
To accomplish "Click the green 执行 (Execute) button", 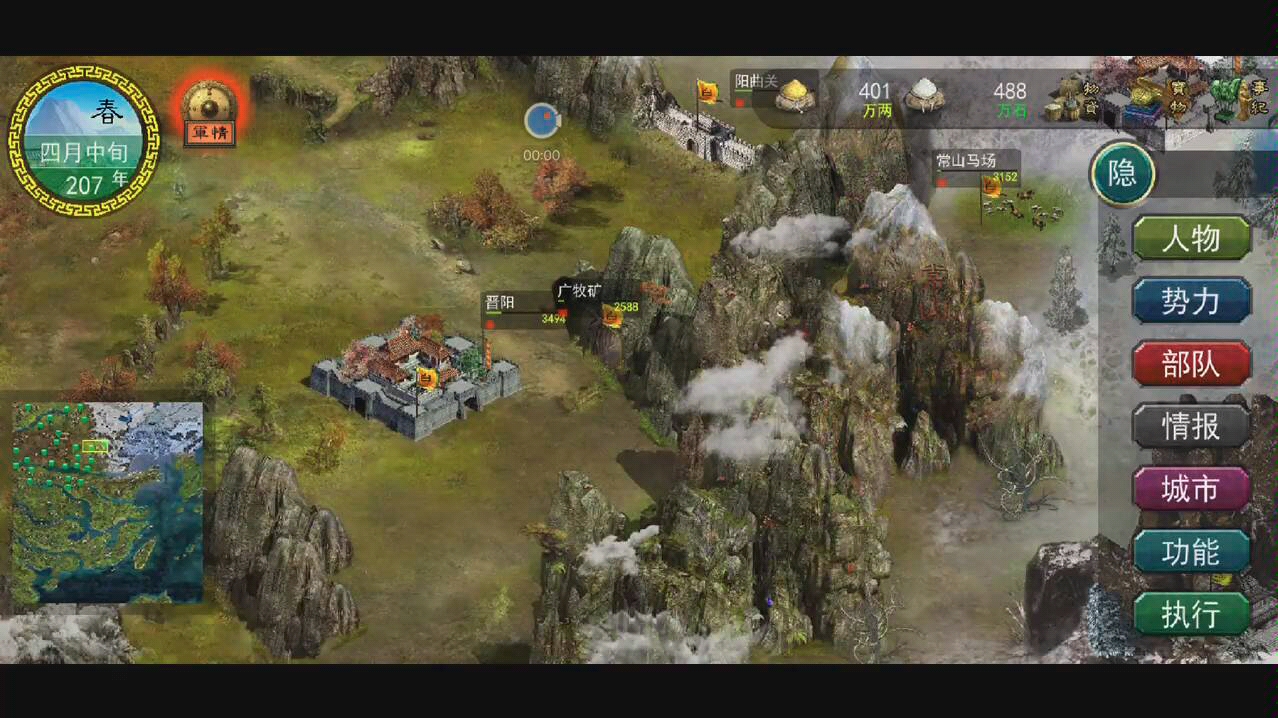I will [1191, 614].
